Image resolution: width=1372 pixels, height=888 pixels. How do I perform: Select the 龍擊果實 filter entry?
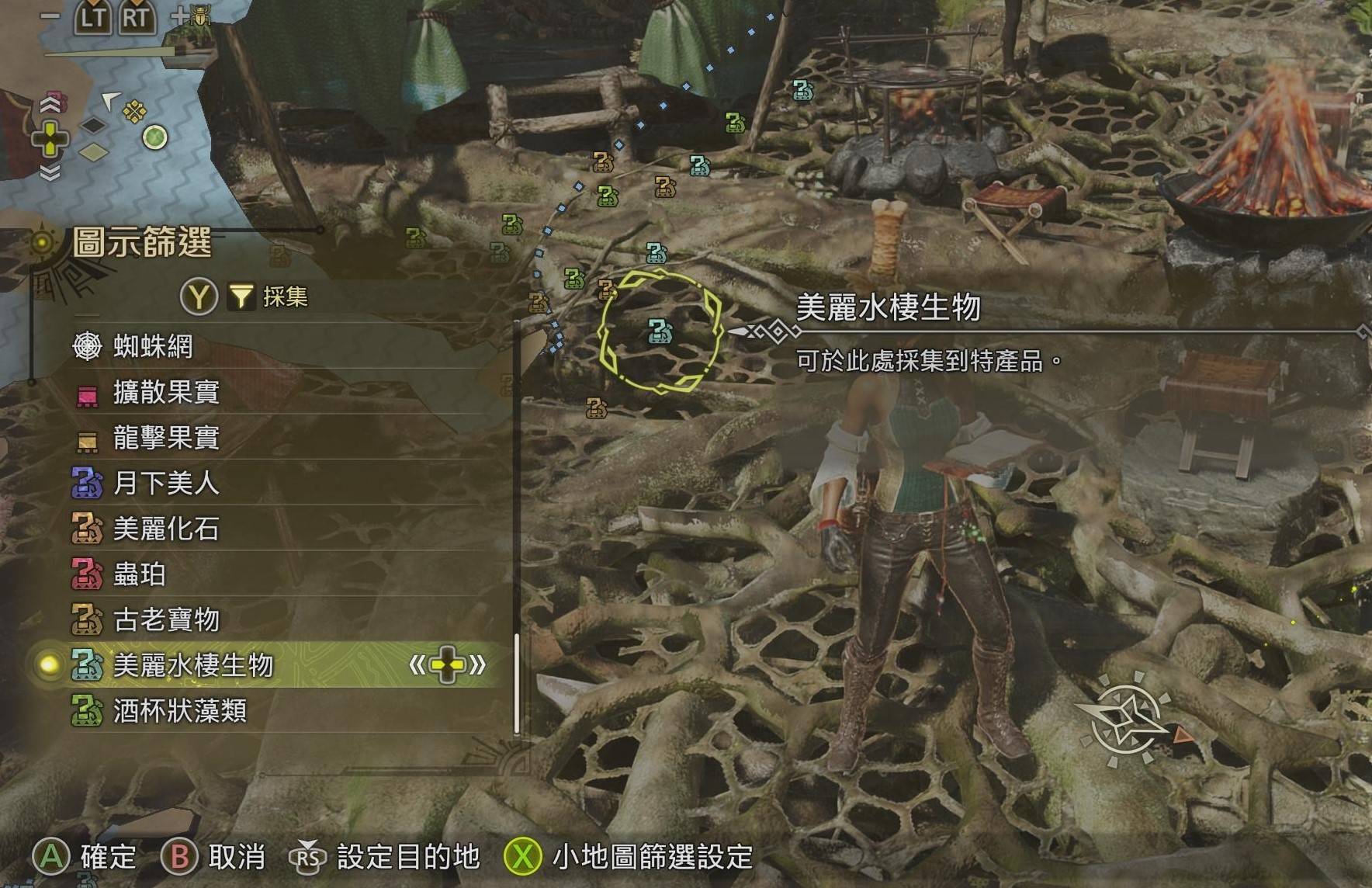click(166, 438)
